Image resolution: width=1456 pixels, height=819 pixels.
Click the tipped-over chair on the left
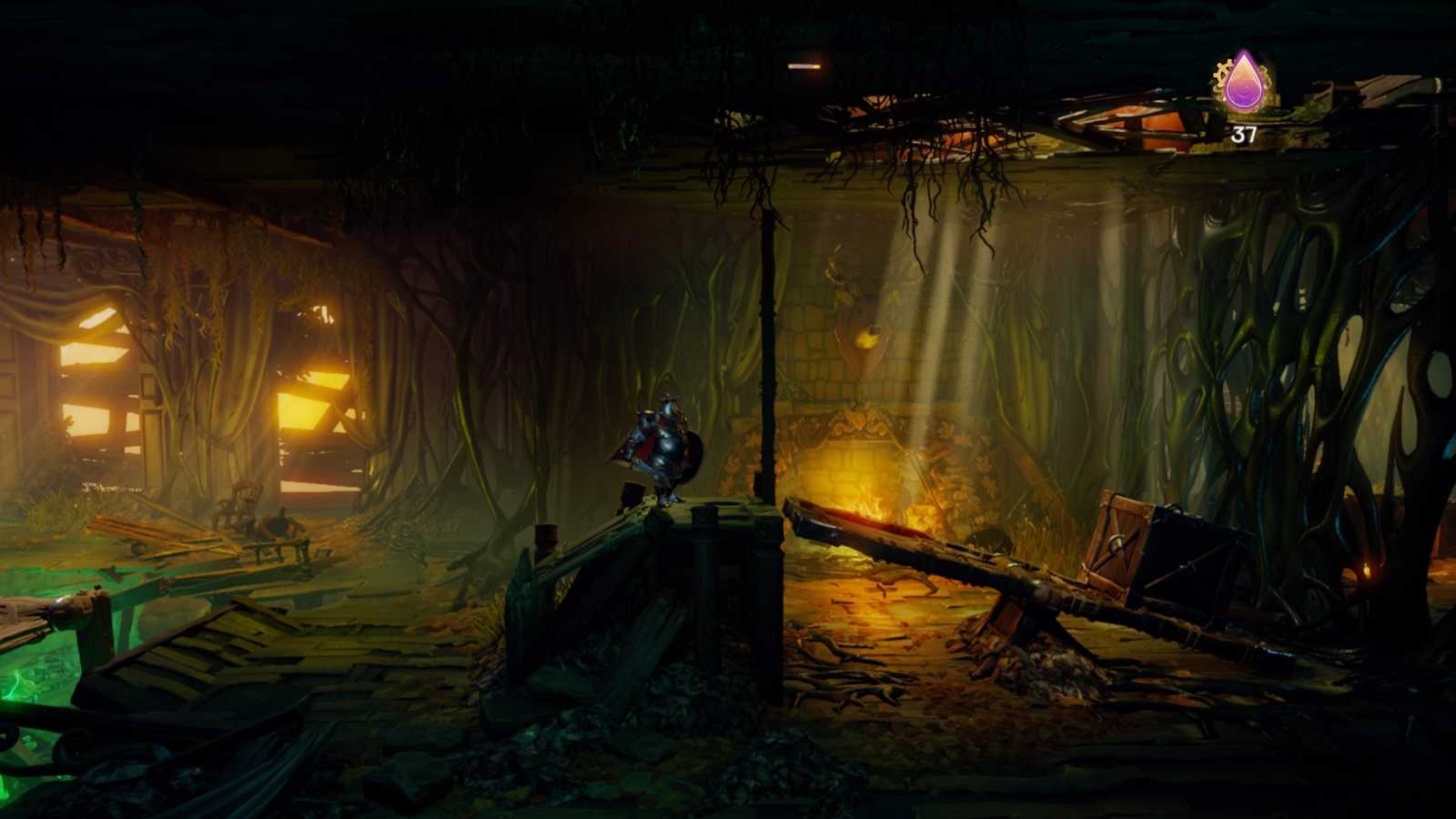tap(241, 502)
